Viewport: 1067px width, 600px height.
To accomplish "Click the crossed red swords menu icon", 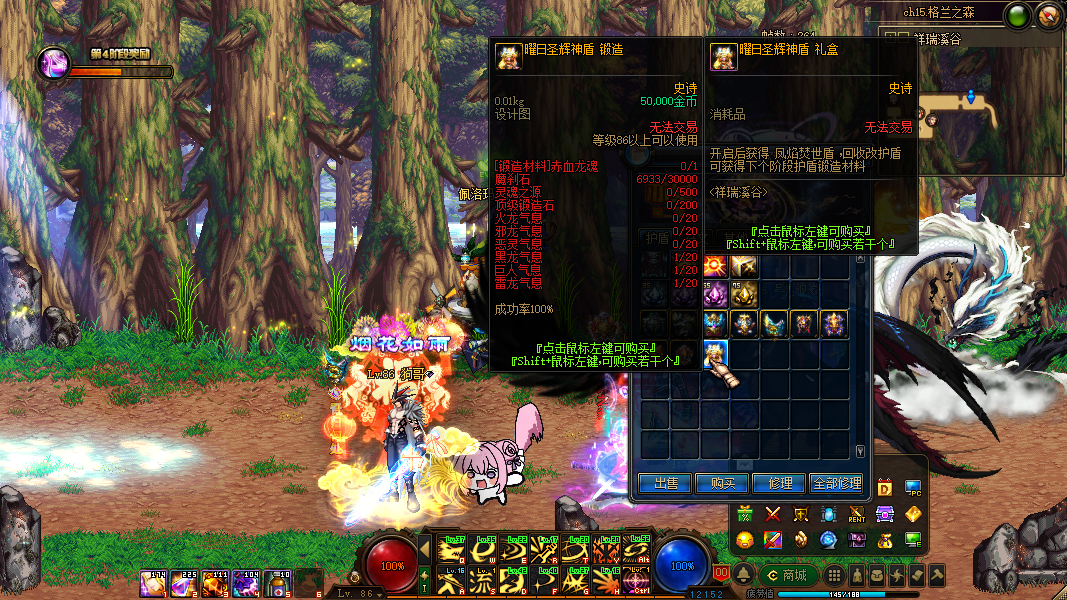I will pyautogui.click(x=773, y=514).
